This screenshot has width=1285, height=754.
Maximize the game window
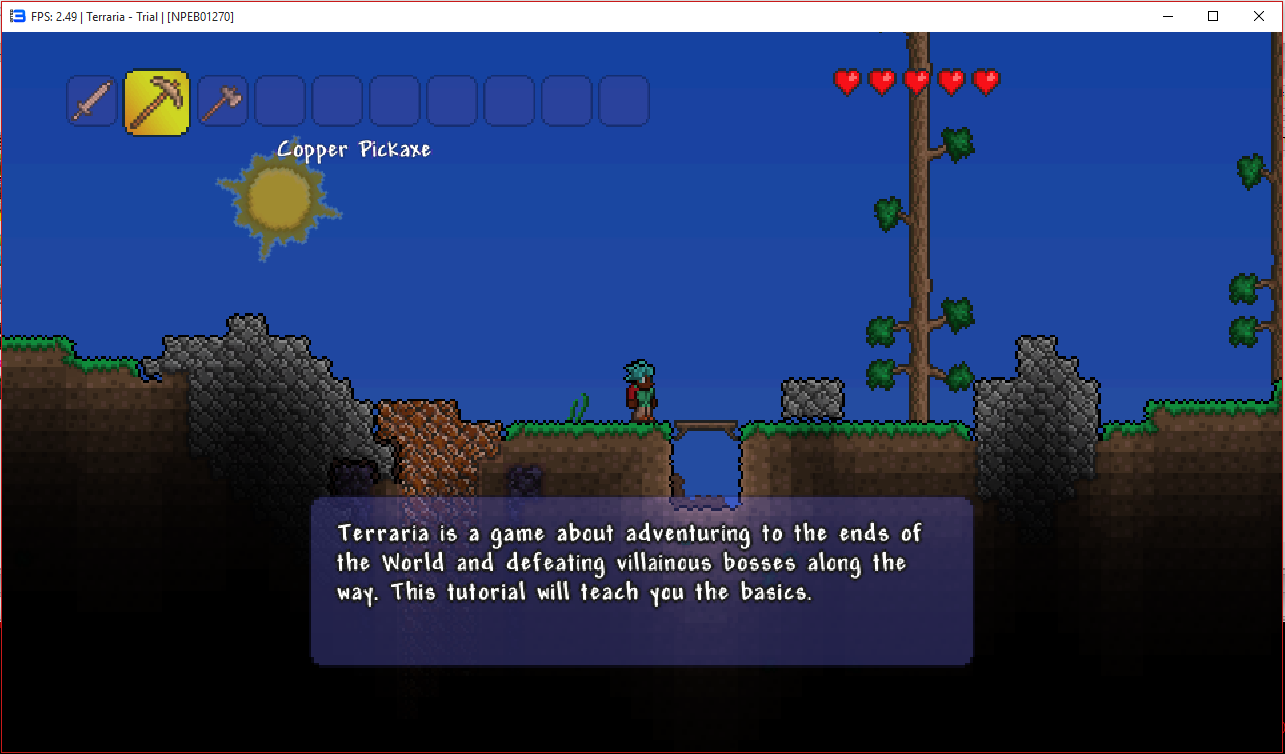[1213, 16]
